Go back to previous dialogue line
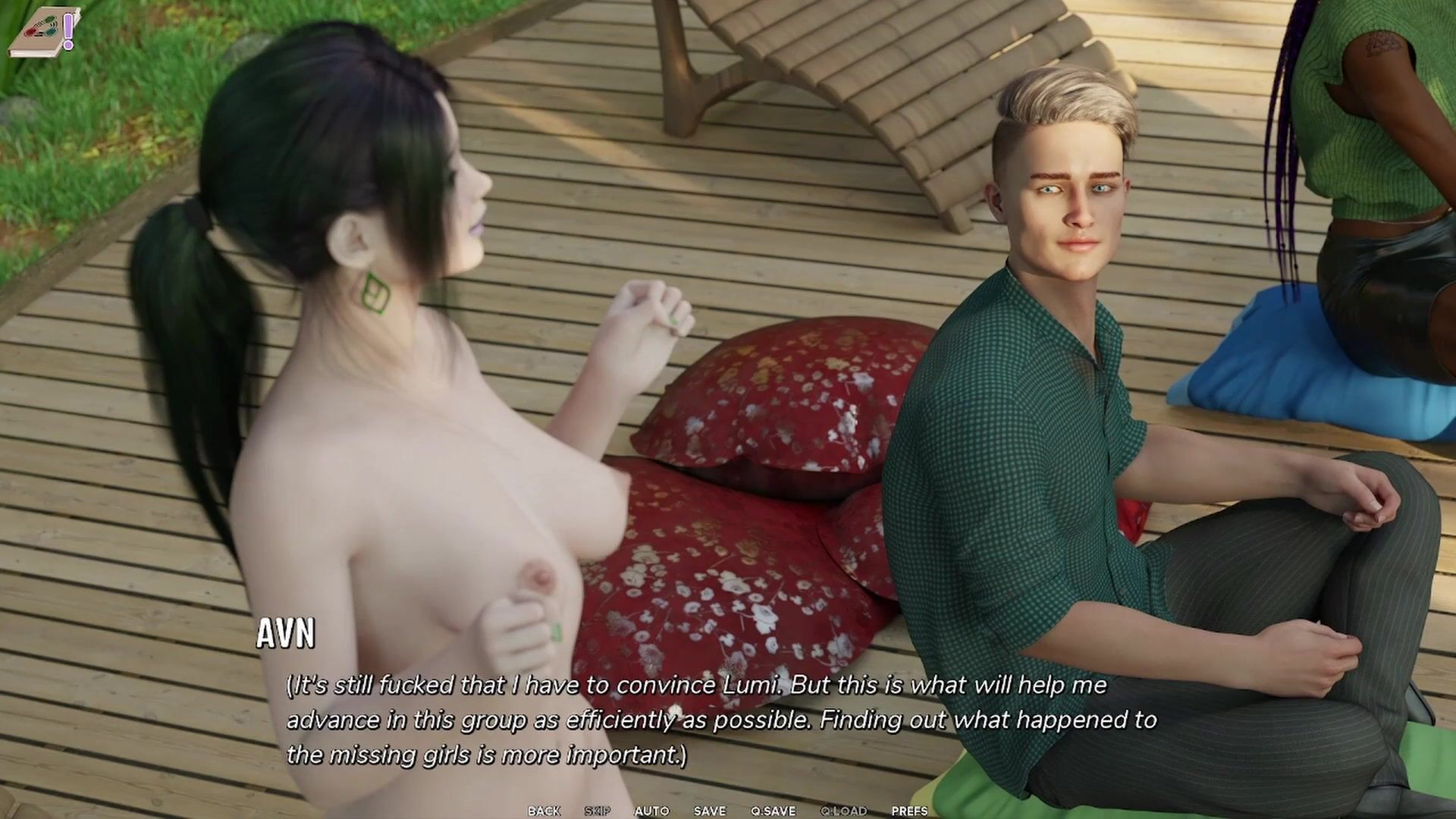The height and width of the screenshot is (819, 1456). tap(544, 811)
